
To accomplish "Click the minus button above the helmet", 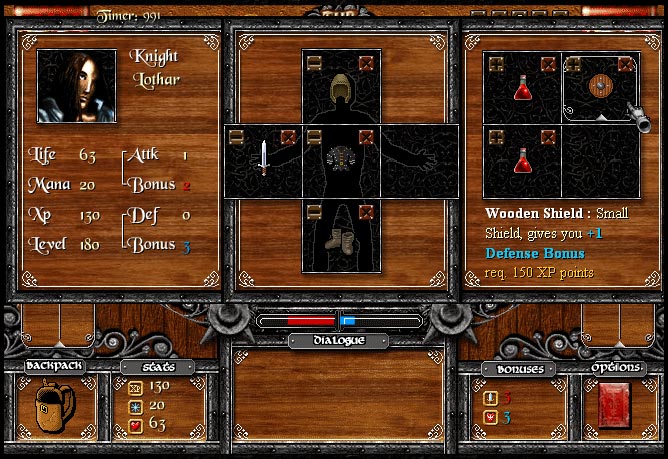I will (315, 63).
